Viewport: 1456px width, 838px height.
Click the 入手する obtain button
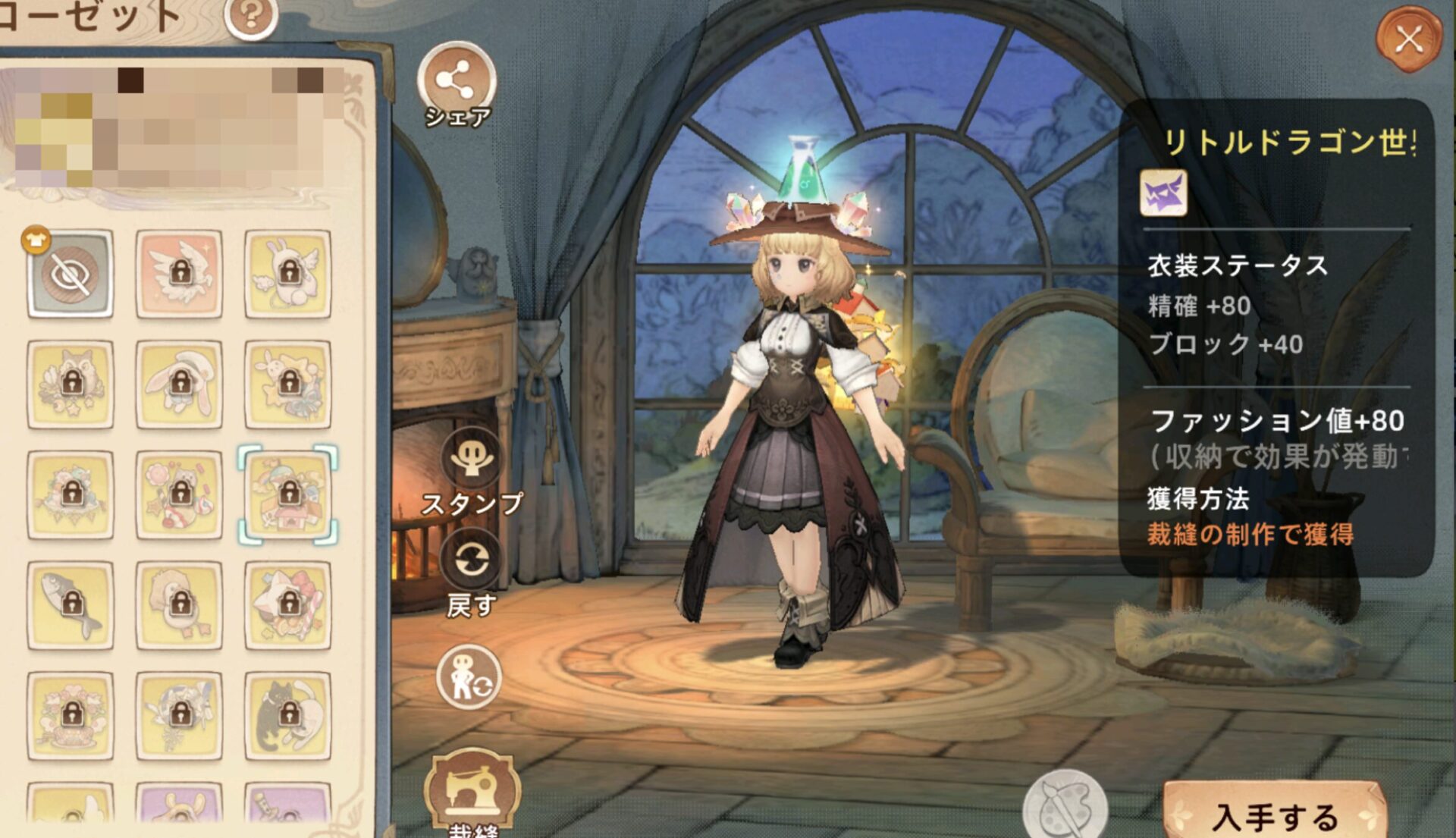click(1276, 815)
